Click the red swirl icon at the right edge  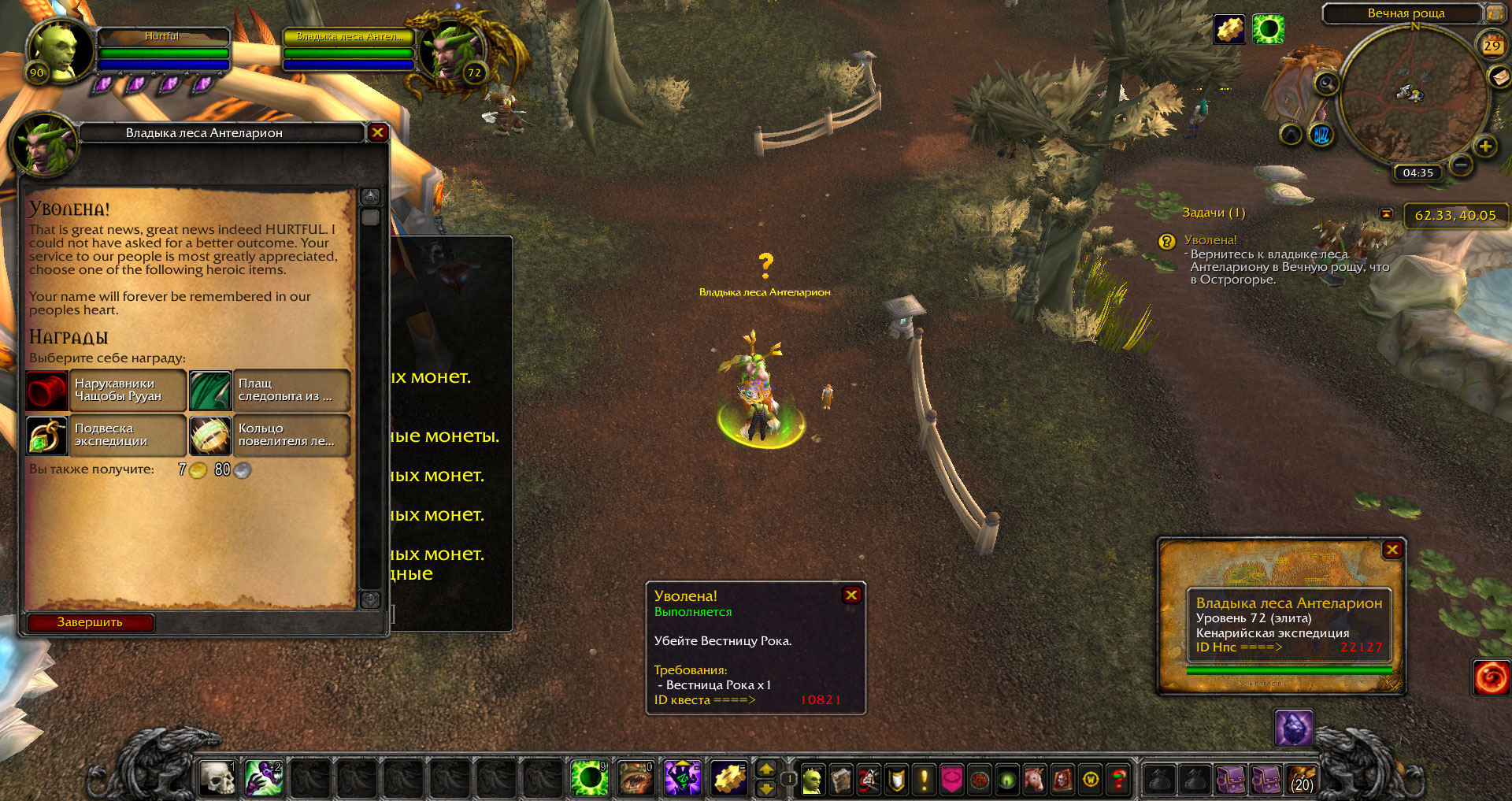pos(1491,678)
